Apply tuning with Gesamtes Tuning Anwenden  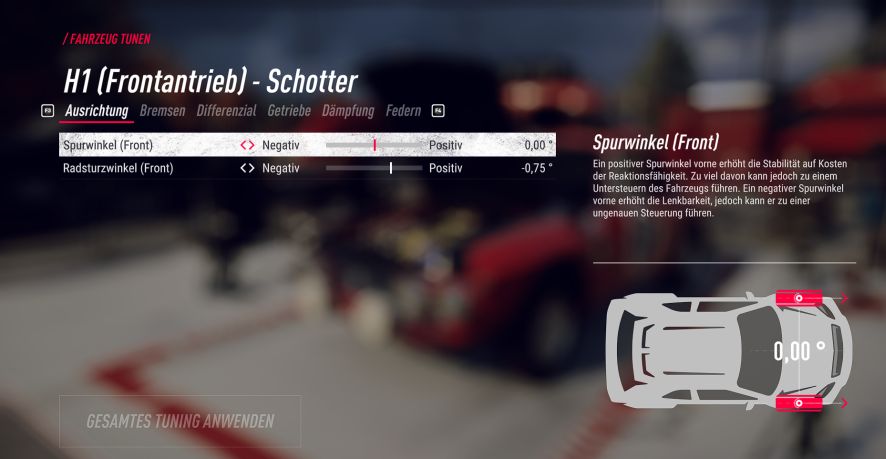180,421
